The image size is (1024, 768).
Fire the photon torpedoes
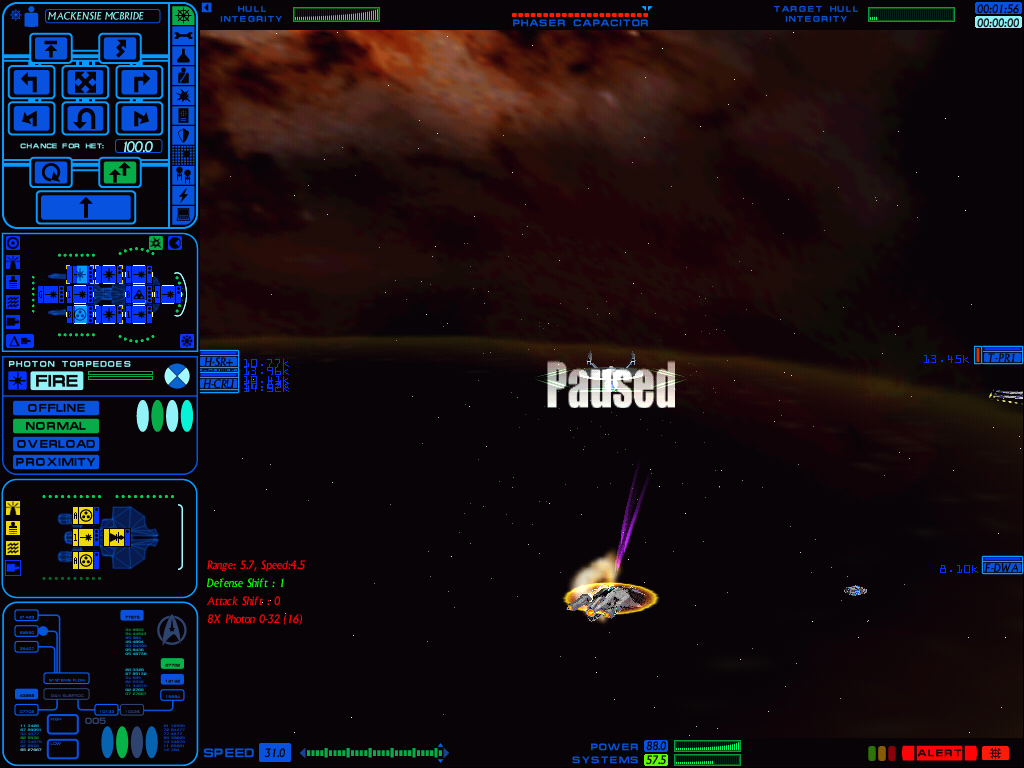57,380
